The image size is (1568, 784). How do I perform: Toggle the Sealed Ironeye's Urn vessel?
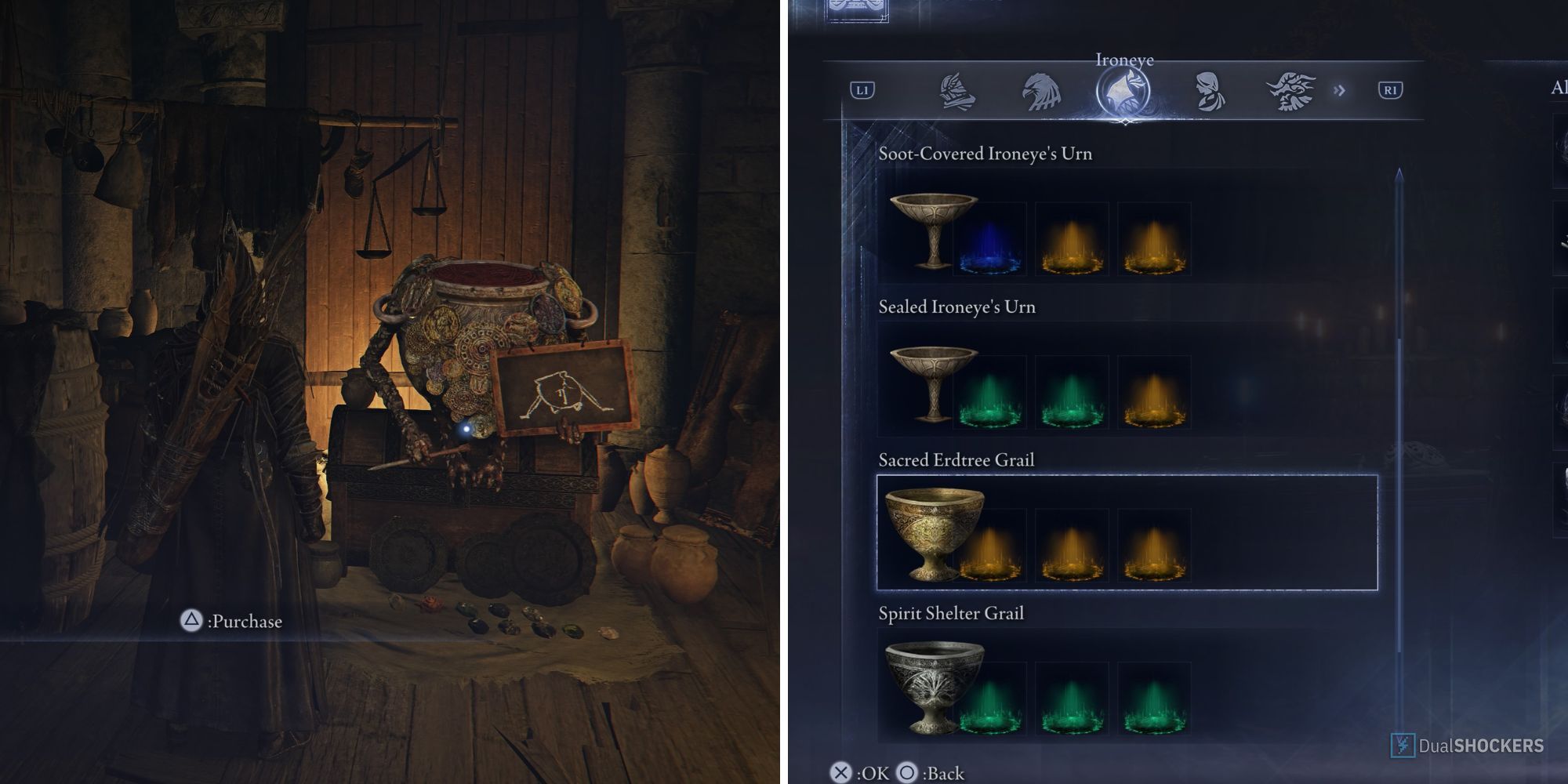933,390
